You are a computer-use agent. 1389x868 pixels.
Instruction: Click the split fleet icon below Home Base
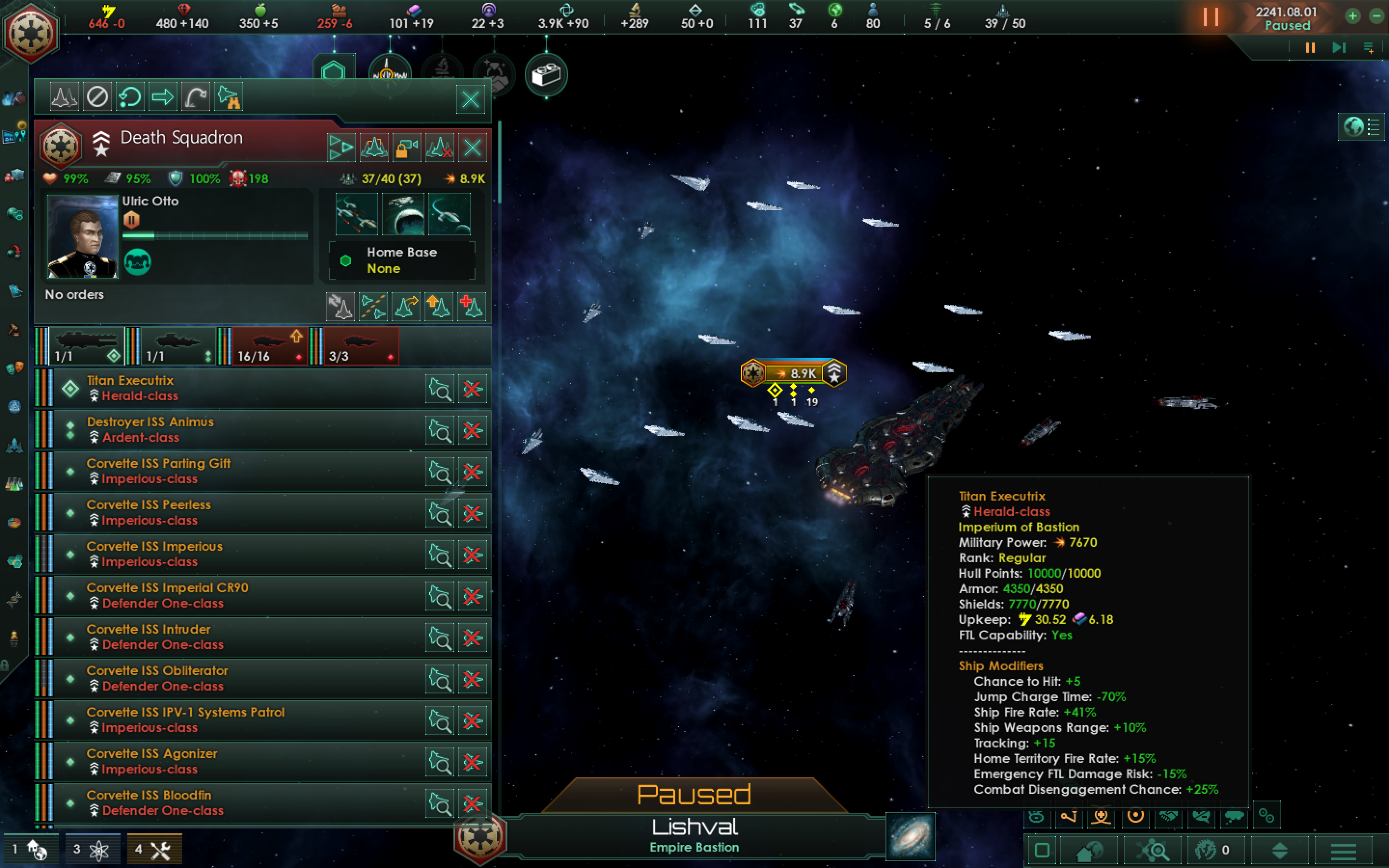tap(374, 306)
